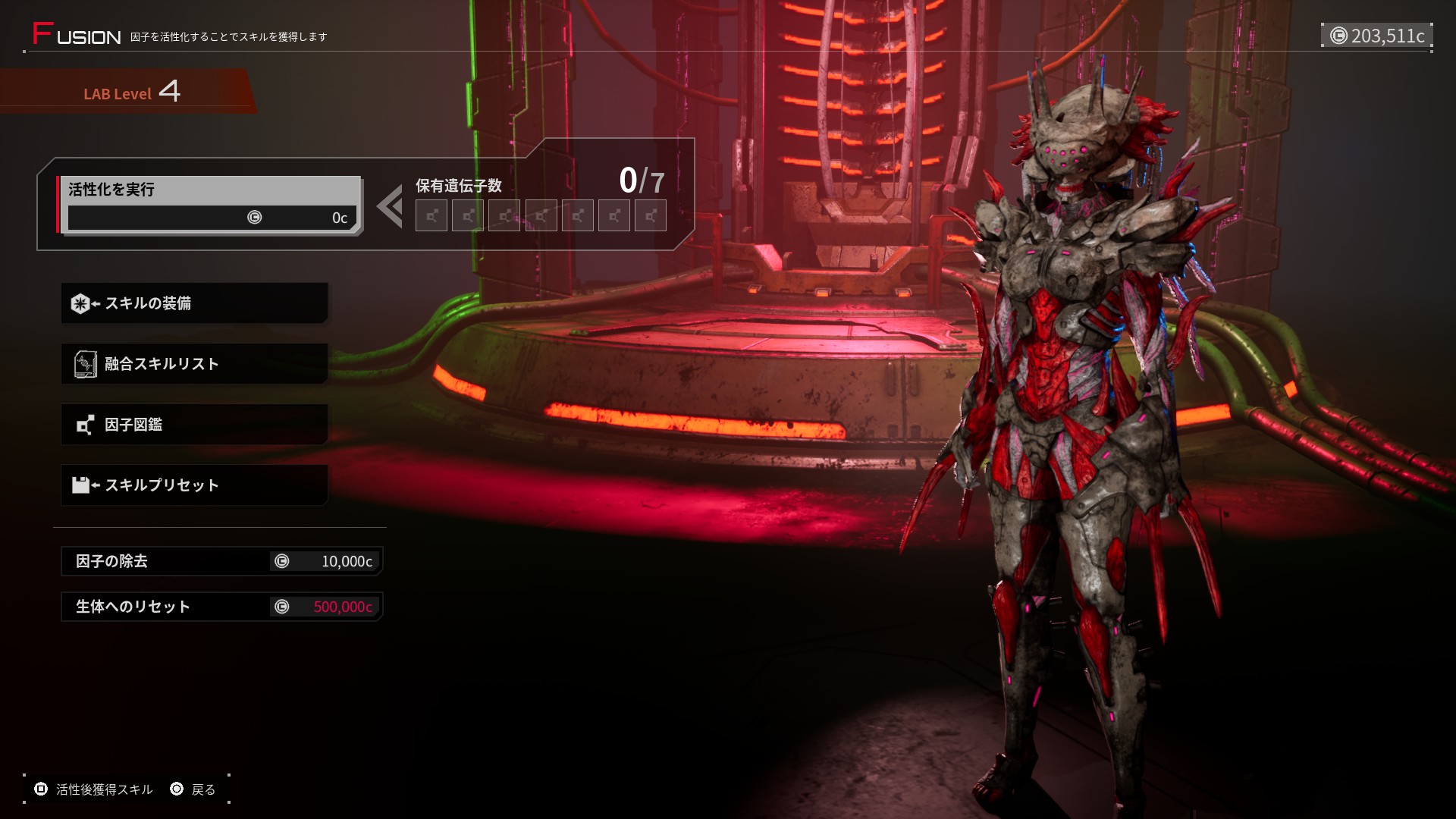Open the スキルの装備 menu

194,303
